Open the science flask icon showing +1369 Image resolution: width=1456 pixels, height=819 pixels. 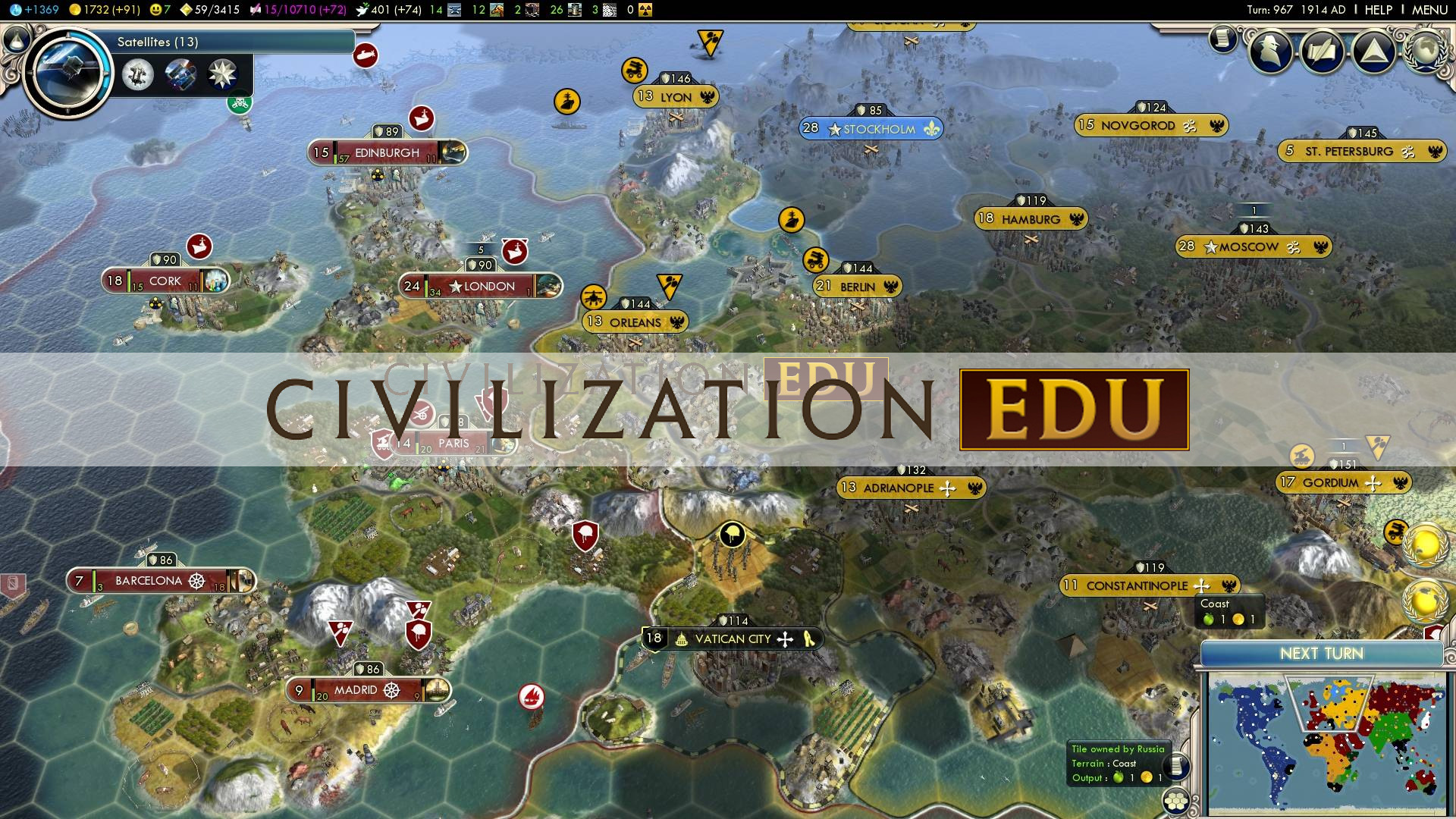click(17, 10)
